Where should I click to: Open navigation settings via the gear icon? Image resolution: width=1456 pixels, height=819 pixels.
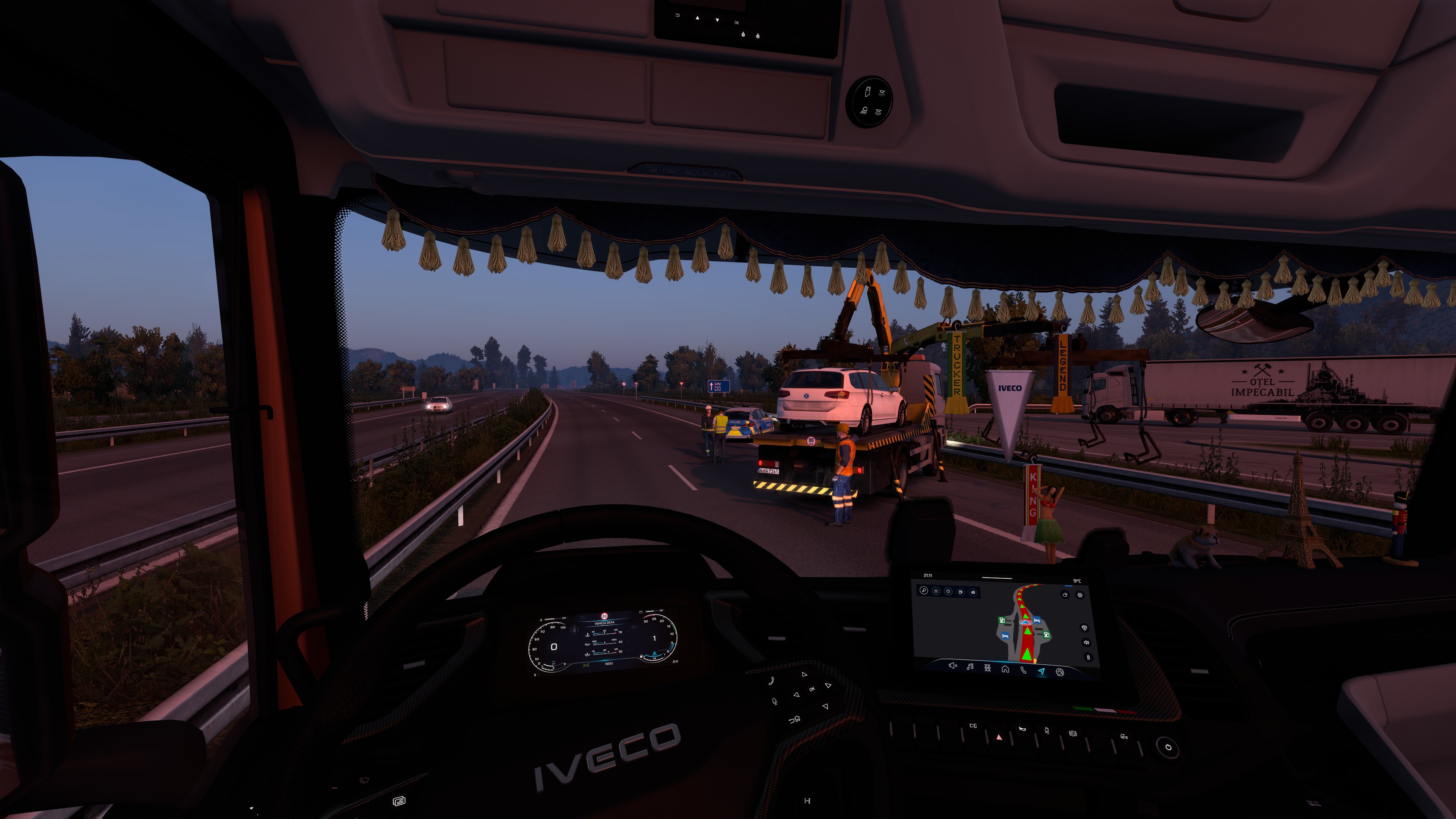coord(1079,595)
